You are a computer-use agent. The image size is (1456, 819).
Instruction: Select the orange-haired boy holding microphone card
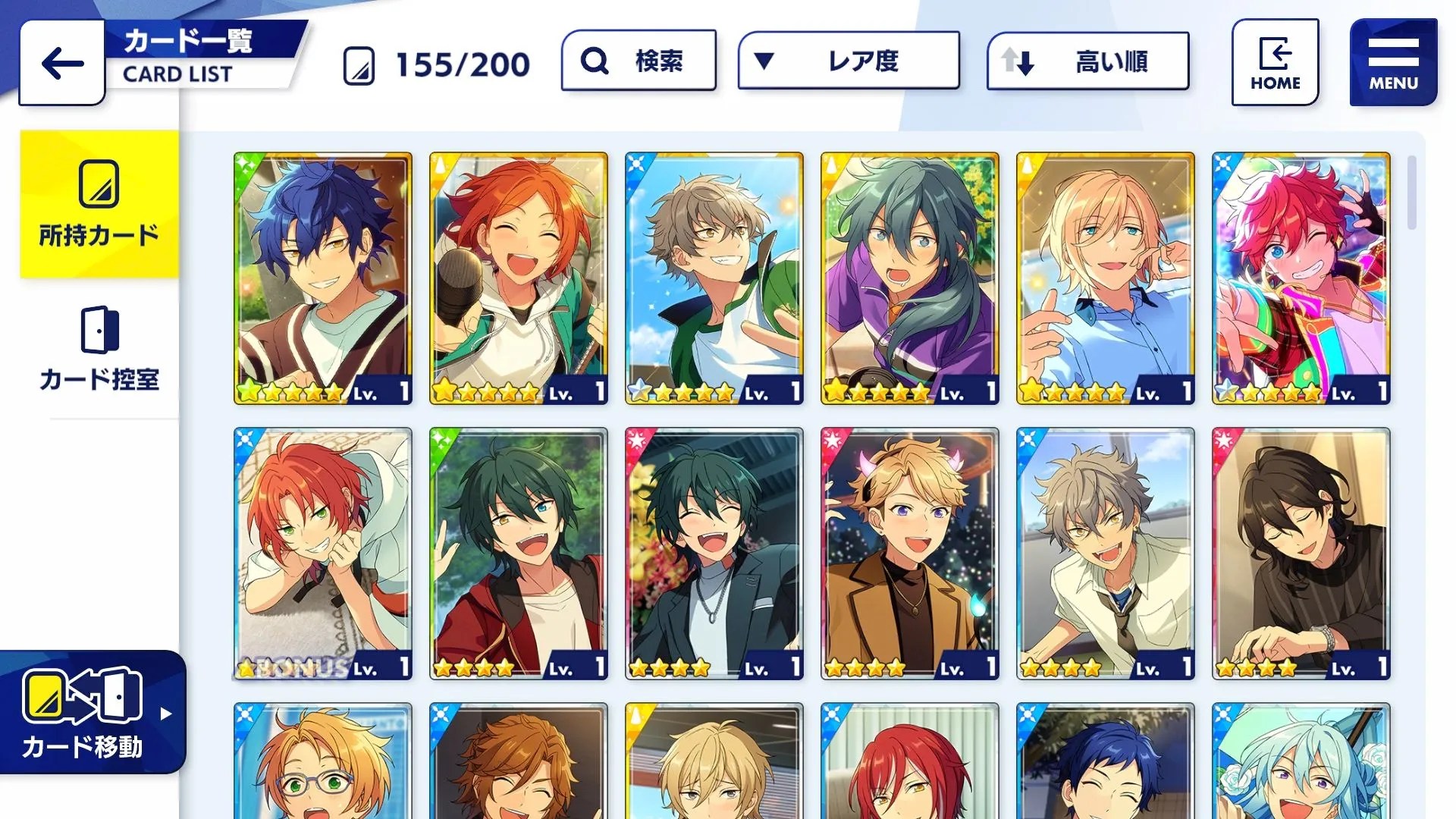(519, 278)
